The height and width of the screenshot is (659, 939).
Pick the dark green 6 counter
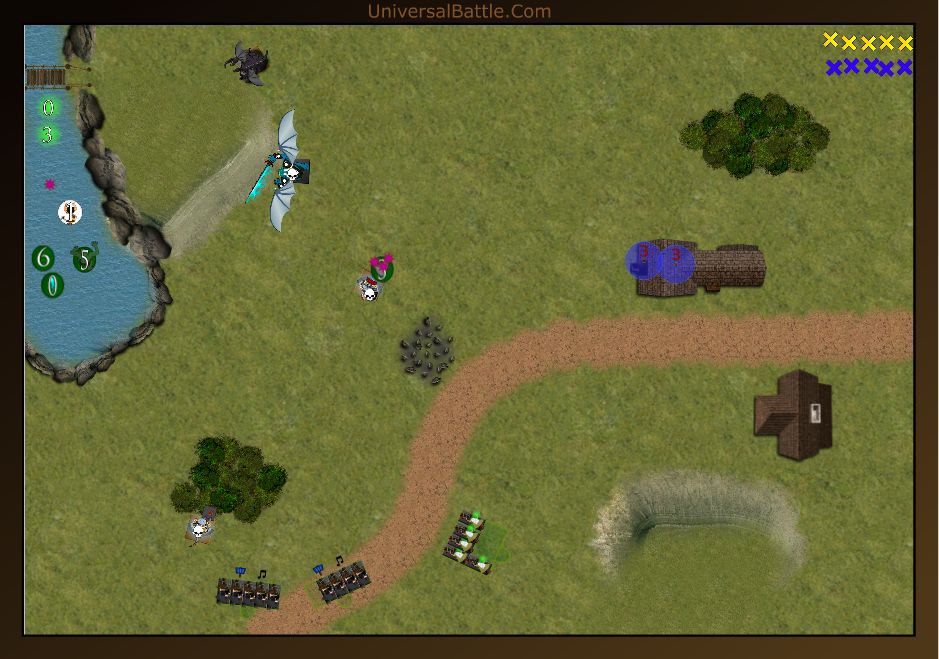(x=43, y=259)
